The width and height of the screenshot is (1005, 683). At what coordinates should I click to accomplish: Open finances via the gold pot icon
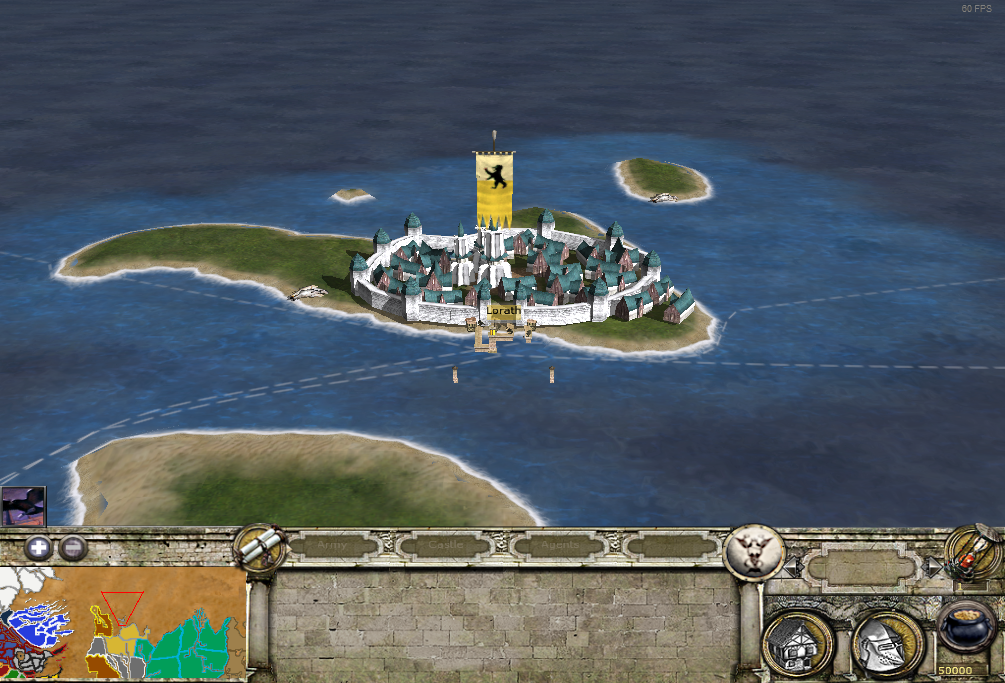tap(967, 628)
